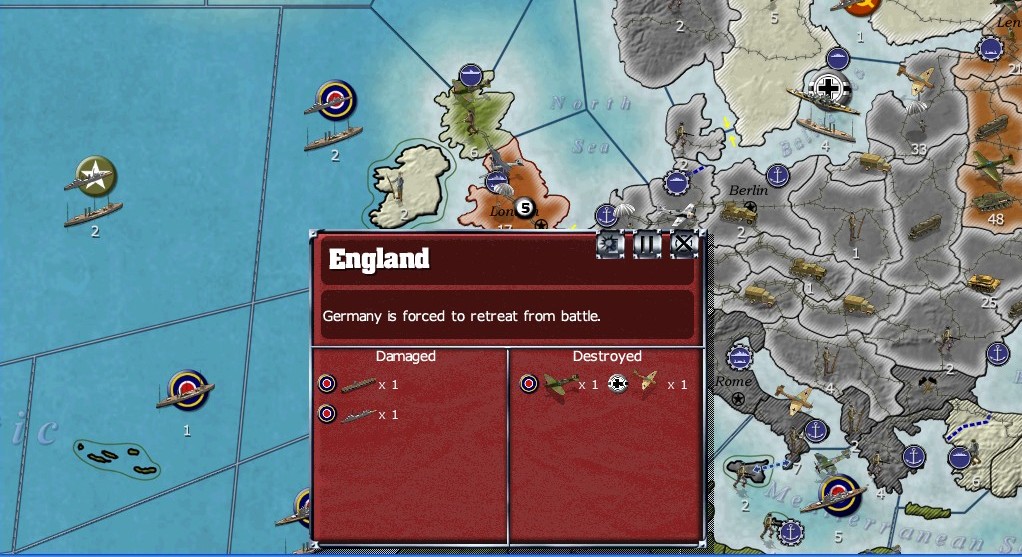Select the German fleet with iron cross marker
Image resolution: width=1022 pixels, height=557 pixels.
[x=828, y=90]
